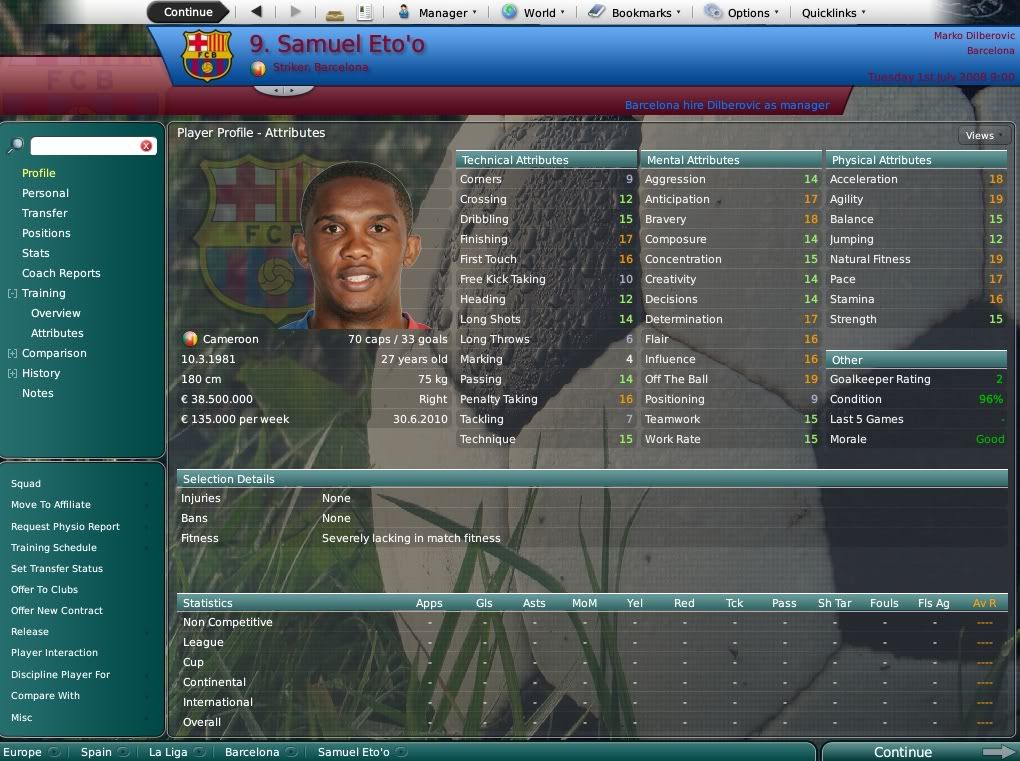1020x761 pixels.
Task: Clear the search box with red X
Action: 146,146
